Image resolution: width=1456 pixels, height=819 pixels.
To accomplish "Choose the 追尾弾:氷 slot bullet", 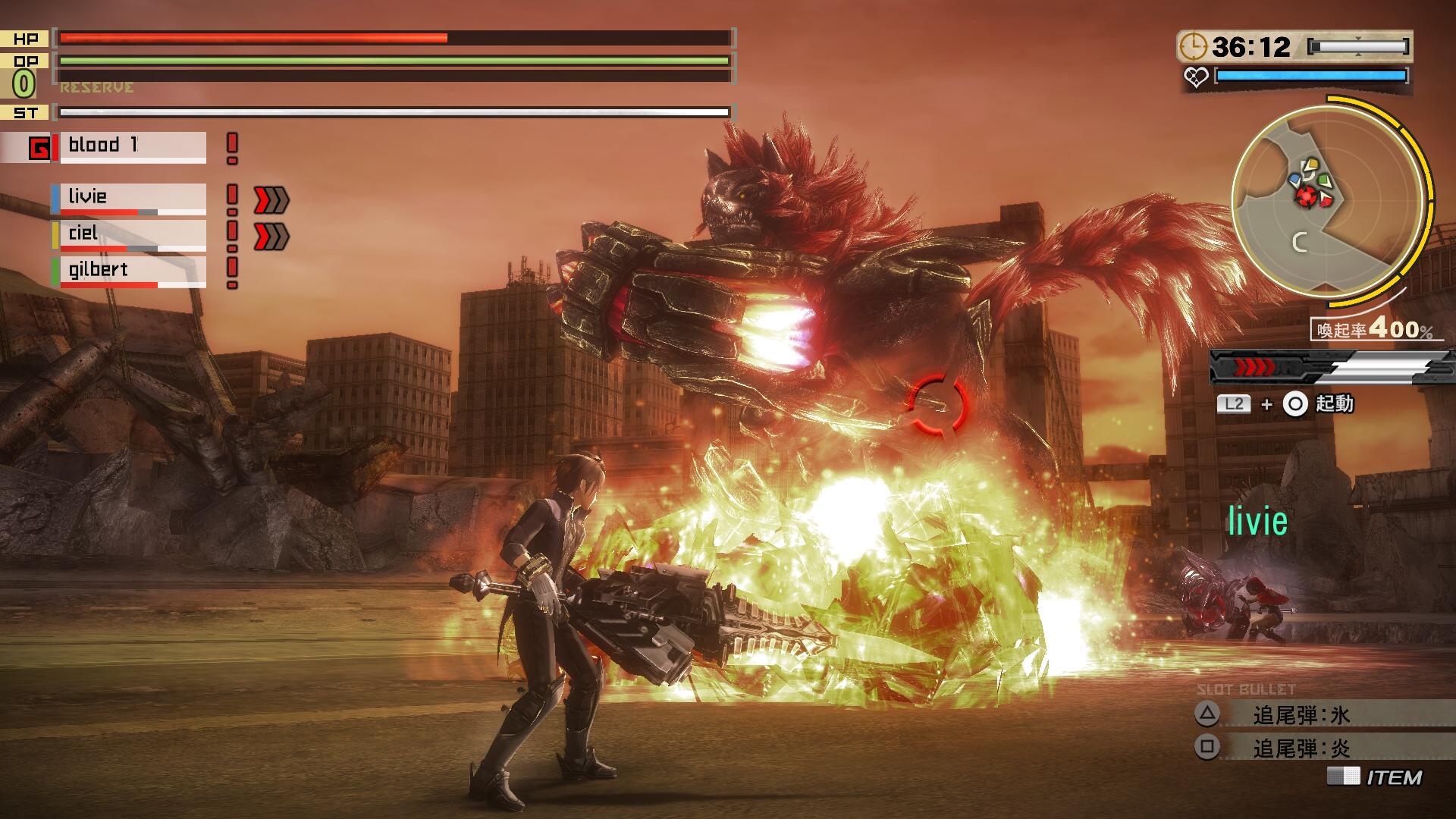I will point(1301,714).
